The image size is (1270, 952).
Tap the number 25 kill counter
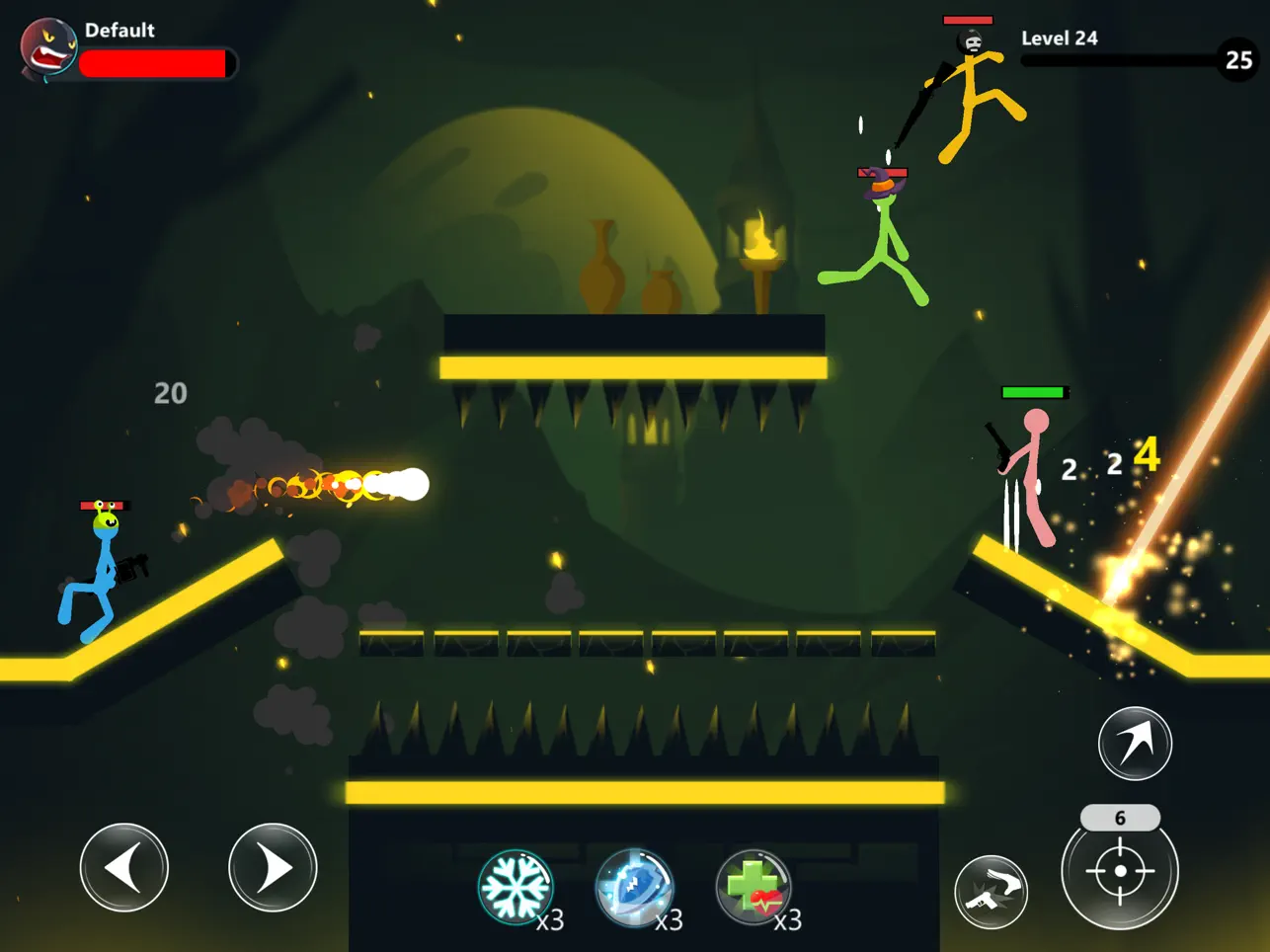[x=1235, y=61]
